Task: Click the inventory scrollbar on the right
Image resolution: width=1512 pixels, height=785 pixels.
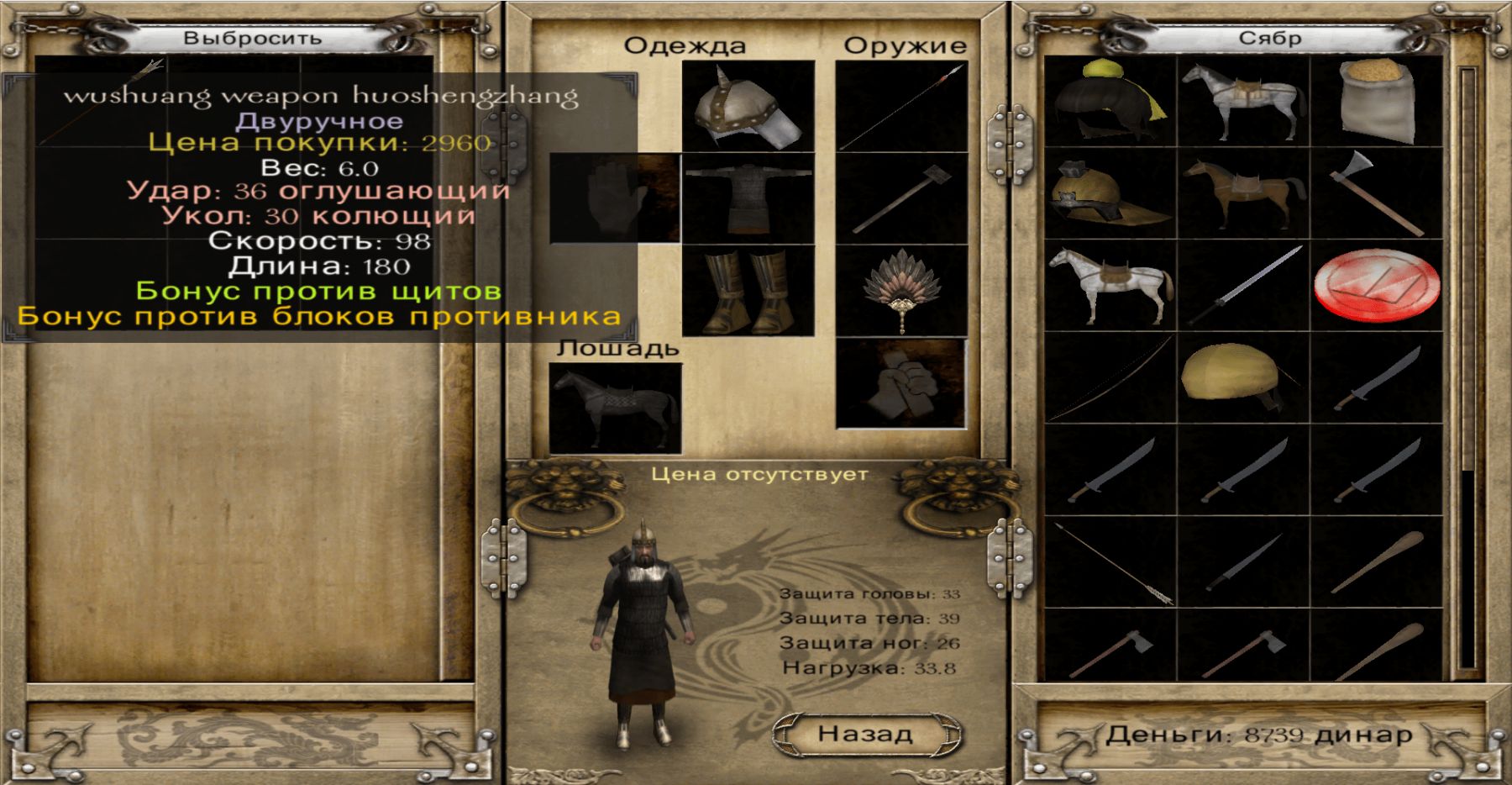Action: click(x=1467, y=370)
